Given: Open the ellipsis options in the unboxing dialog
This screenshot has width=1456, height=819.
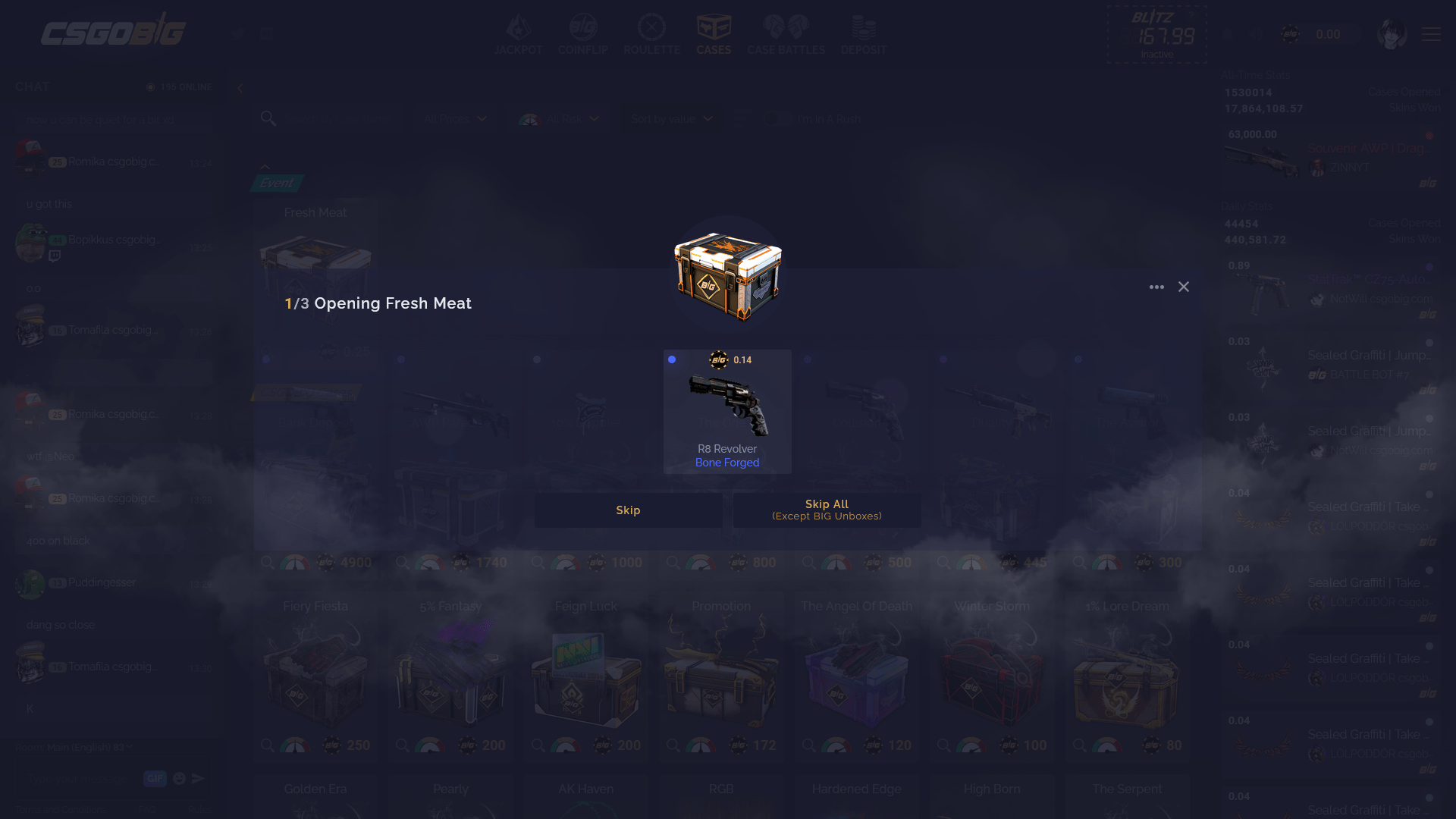Looking at the screenshot, I should (x=1156, y=287).
